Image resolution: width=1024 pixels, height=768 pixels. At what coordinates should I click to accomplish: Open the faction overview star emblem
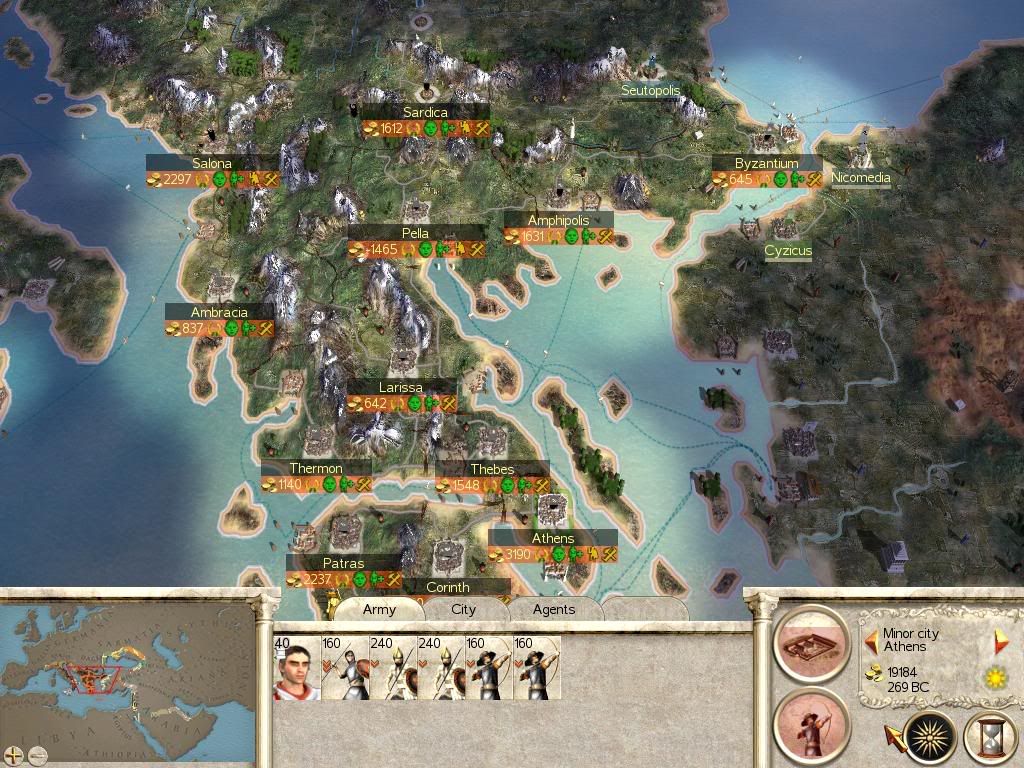coord(929,738)
